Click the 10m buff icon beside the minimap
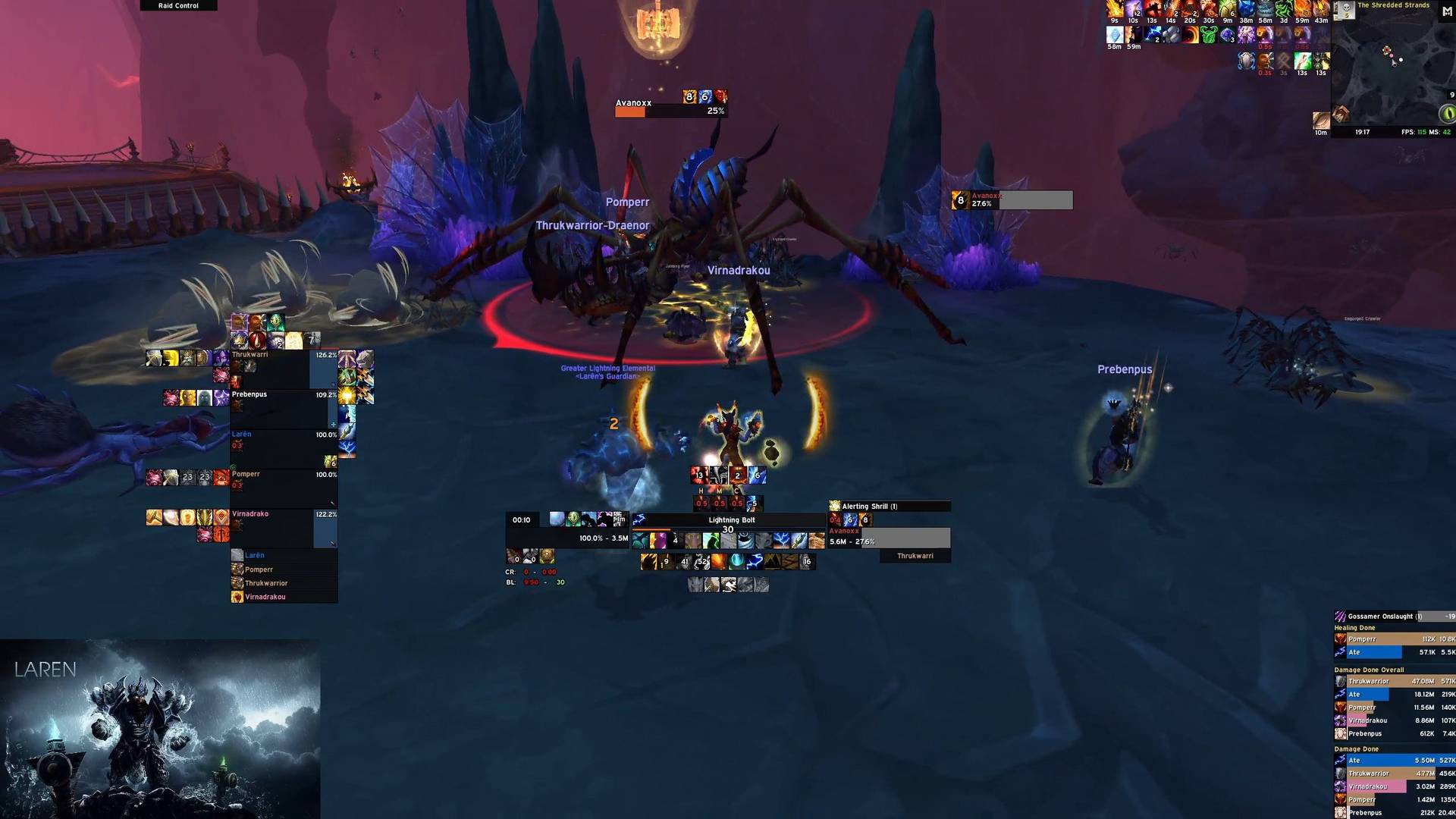 [x=1321, y=120]
